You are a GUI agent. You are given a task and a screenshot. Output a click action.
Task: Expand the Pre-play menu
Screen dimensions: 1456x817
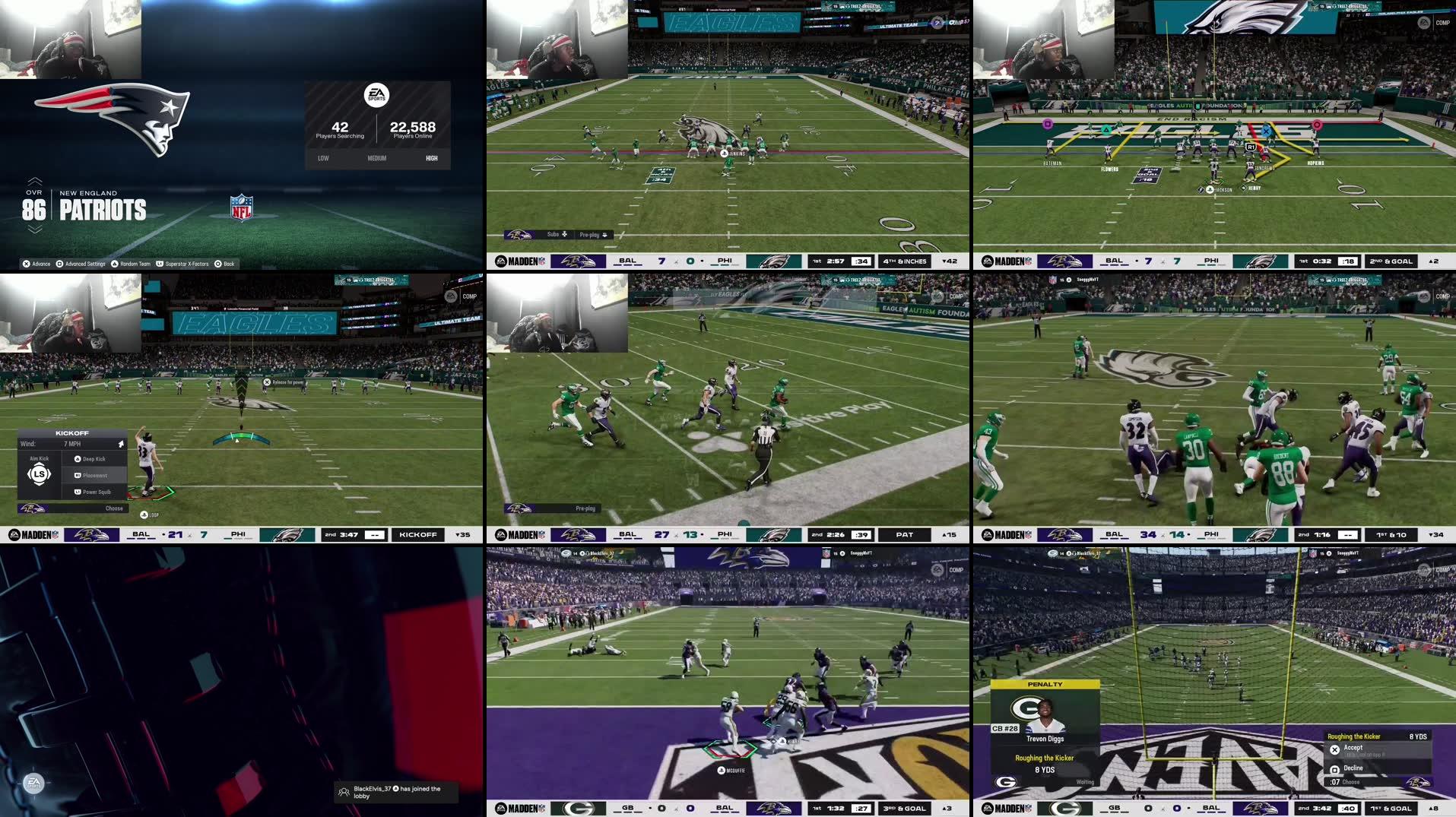click(x=591, y=234)
